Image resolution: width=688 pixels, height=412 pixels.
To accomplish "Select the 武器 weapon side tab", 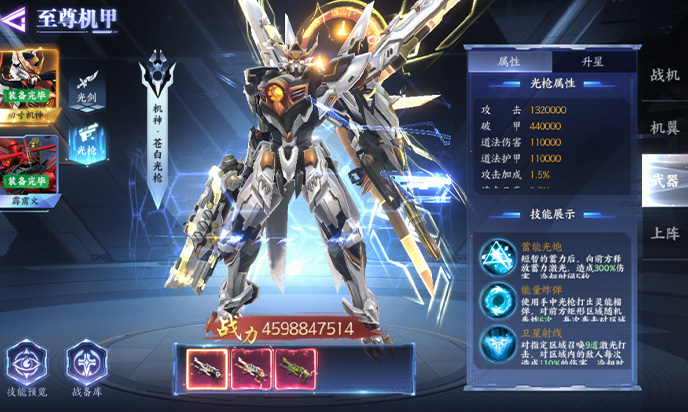I will tap(664, 180).
